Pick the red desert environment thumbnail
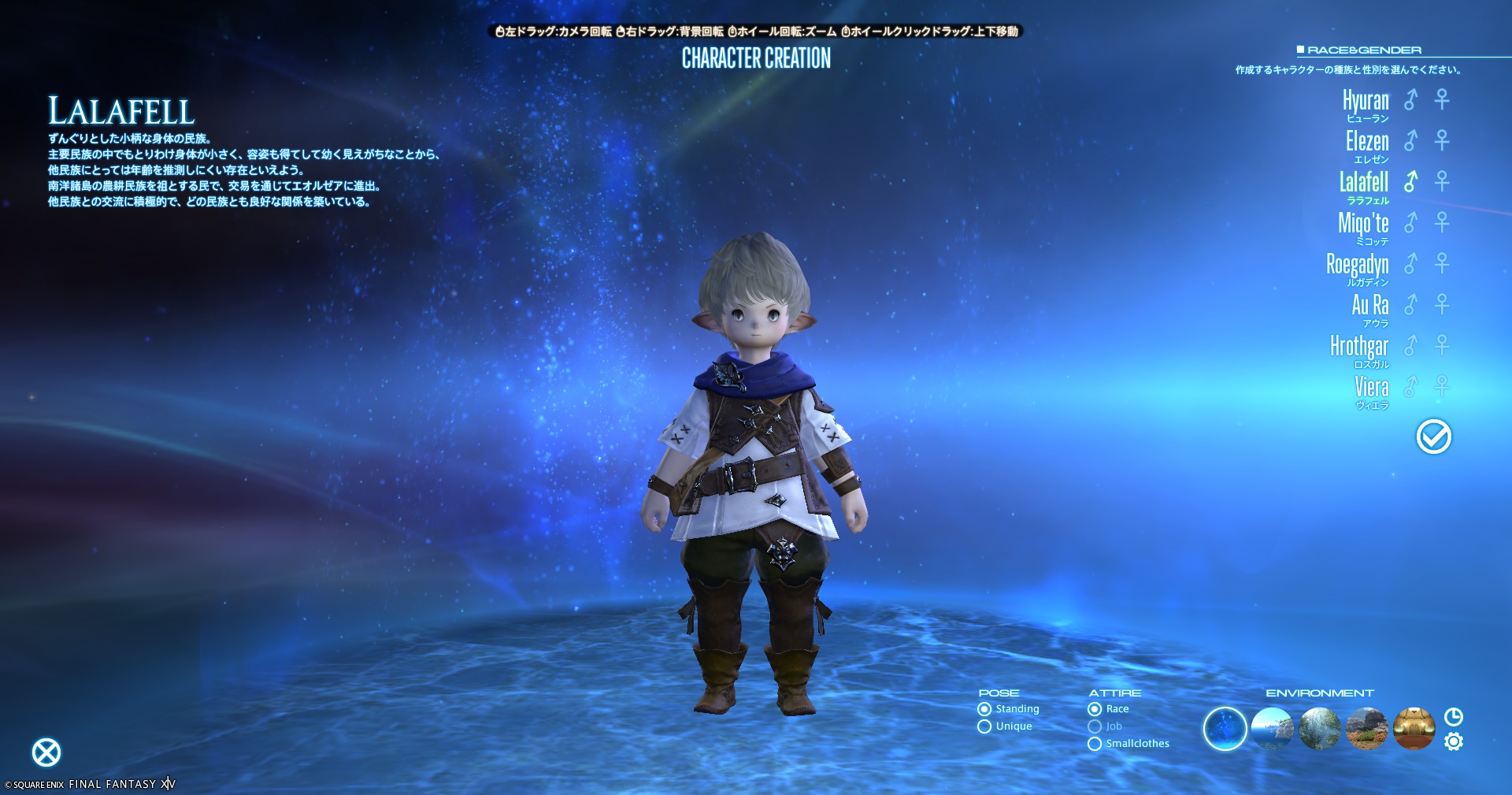The height and width of the screenshot is (795, 1512). (1366, 729)
